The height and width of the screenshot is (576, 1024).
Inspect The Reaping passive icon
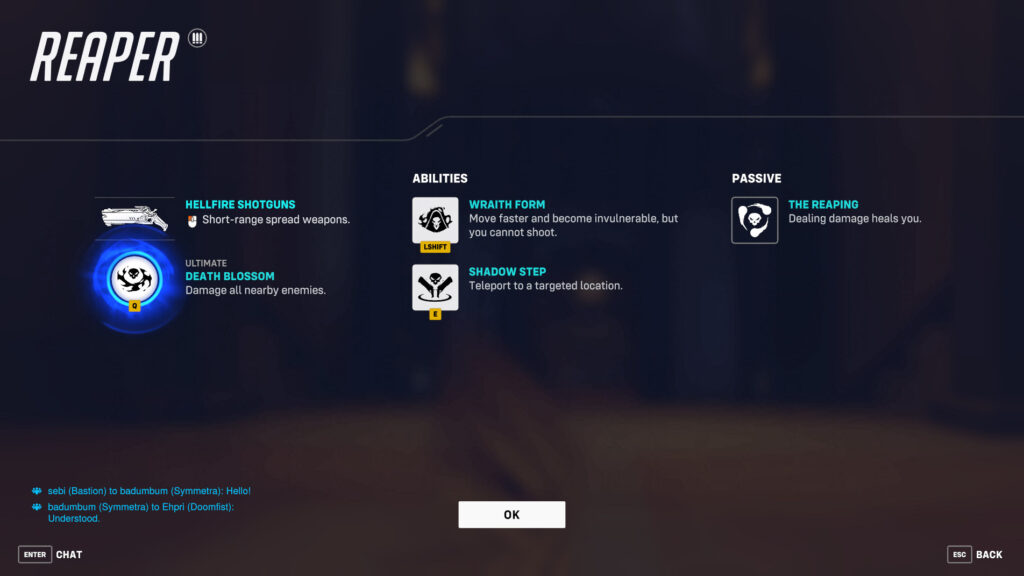click(754, 220)
